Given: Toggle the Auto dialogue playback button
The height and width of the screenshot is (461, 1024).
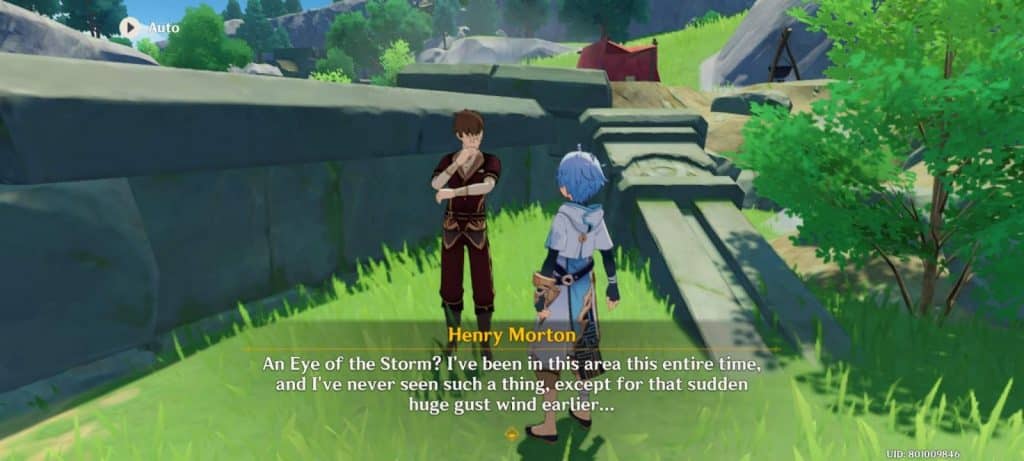Looking at the screenshot, I should (x=131, y=27).
